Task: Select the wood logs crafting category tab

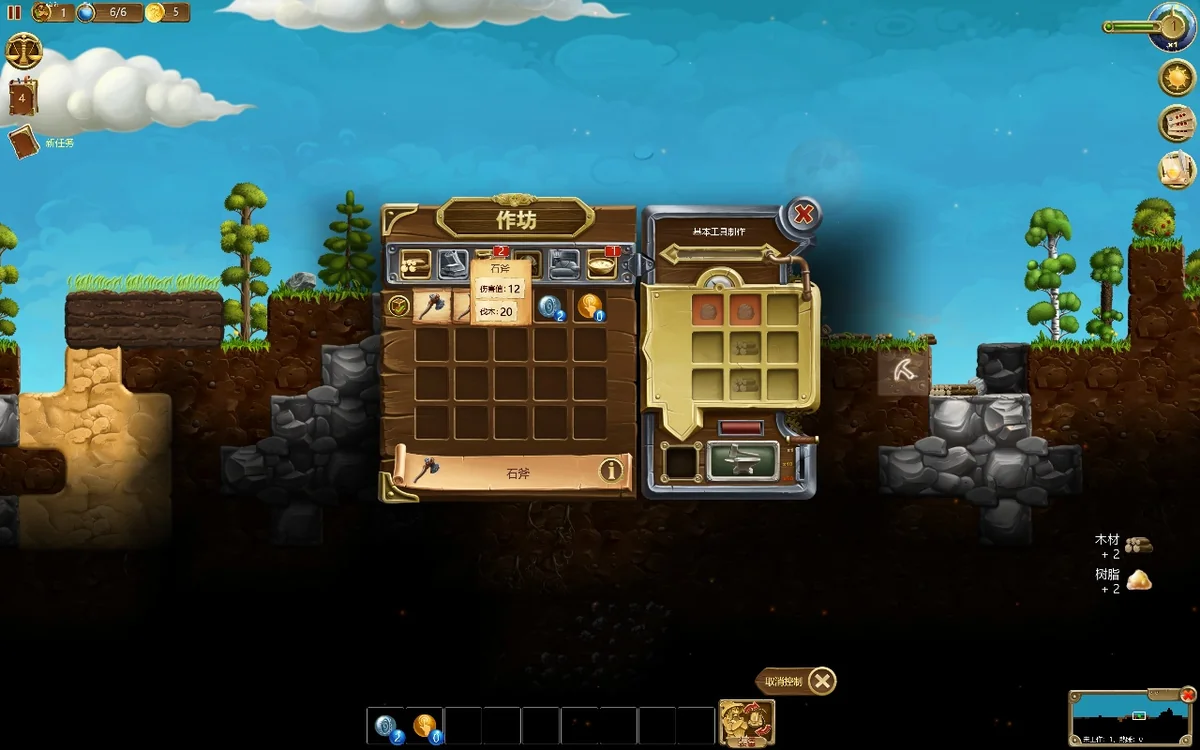Action: 415,264
